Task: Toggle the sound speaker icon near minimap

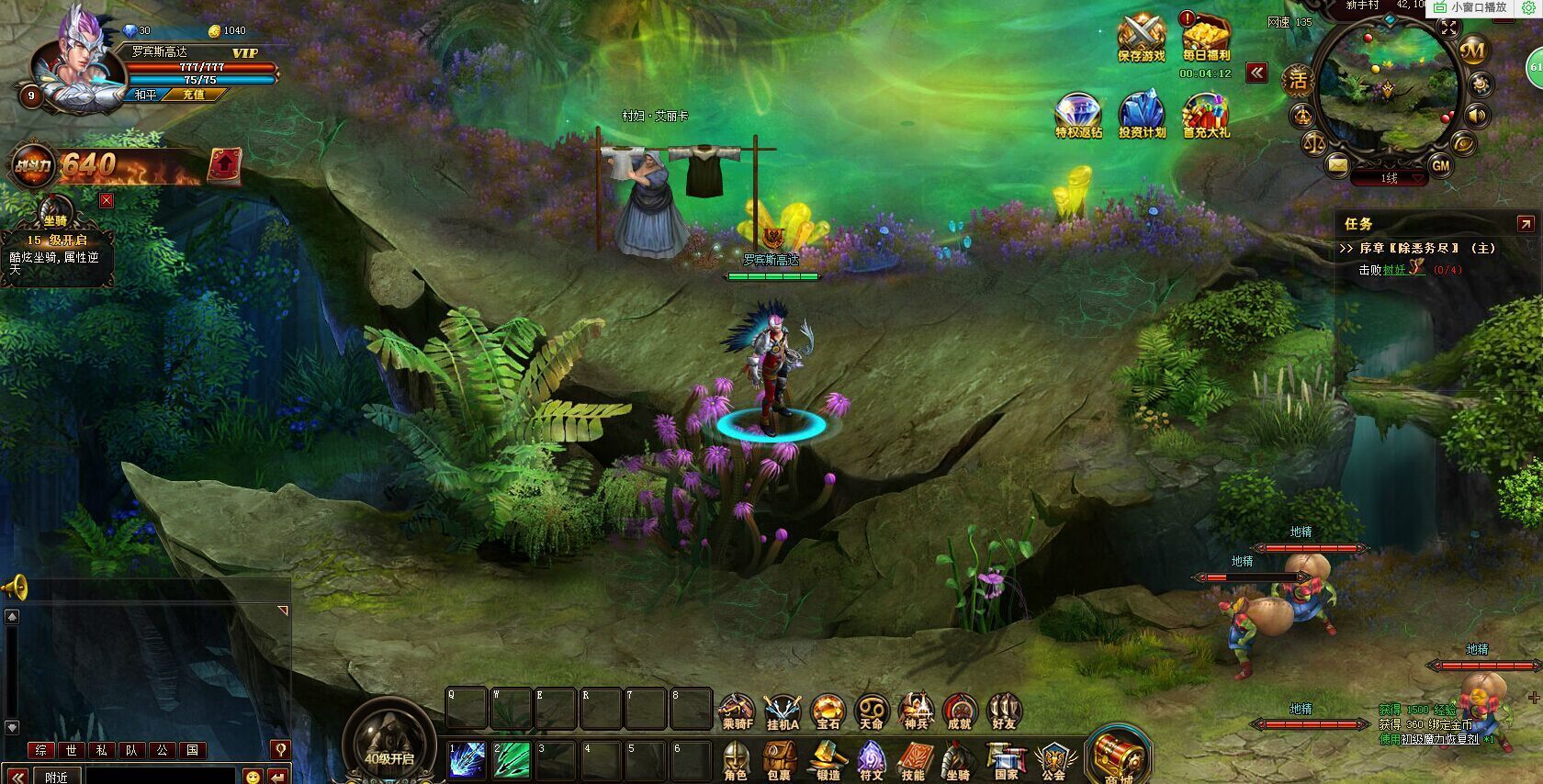Action: pyautogui.click(x=1477, y=116)
